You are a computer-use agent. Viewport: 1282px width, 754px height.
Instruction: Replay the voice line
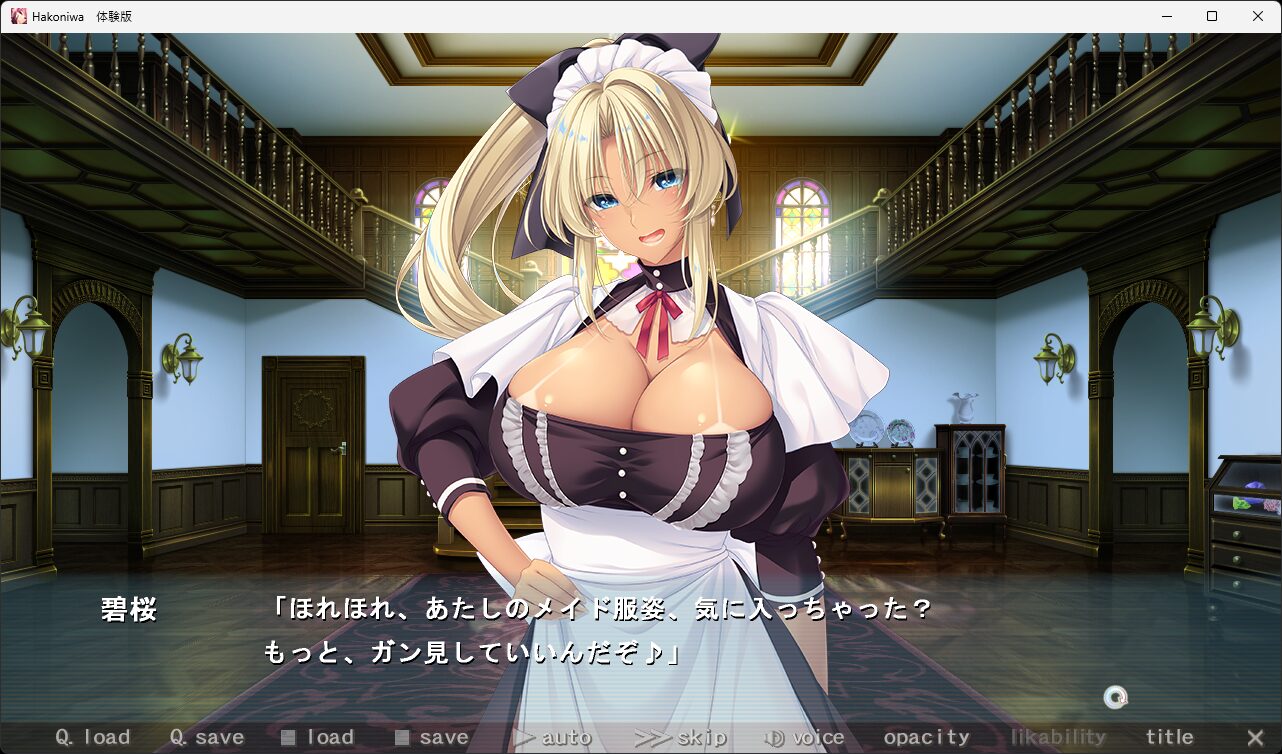[x=805, y=738]
